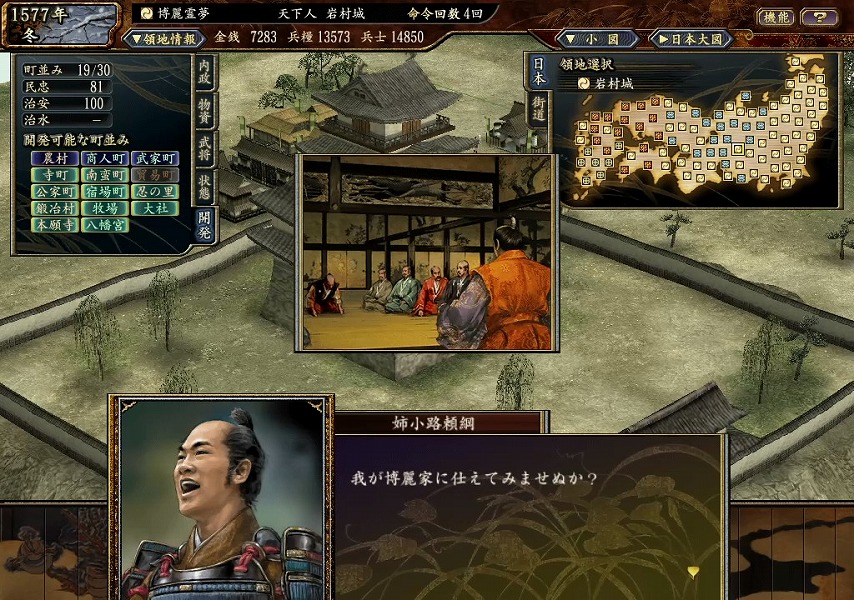This screenshot has width=854, height=600.
Task: Select 南蛮町 development option
Action: click(105, 175)
